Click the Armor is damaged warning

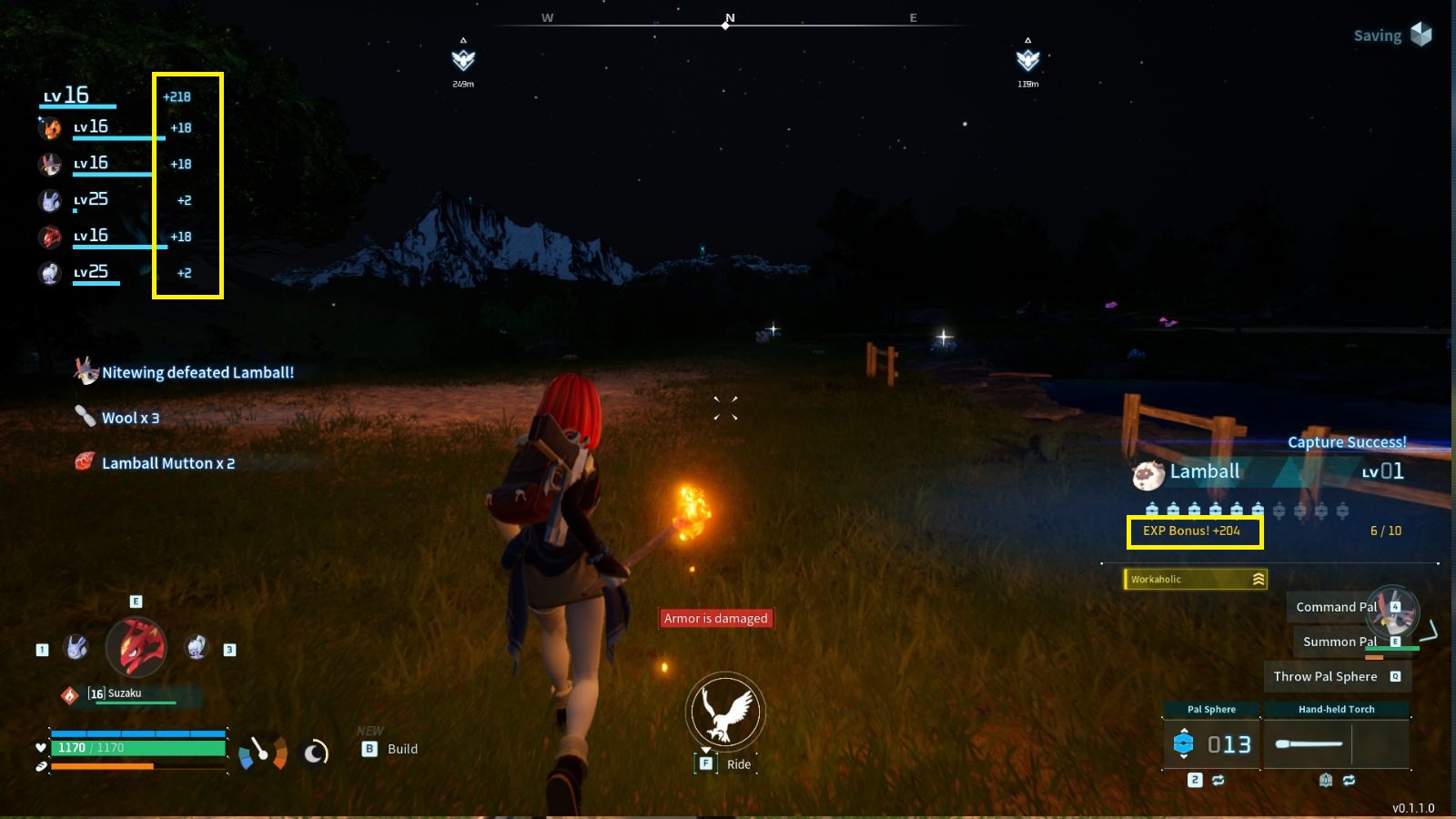716,619
